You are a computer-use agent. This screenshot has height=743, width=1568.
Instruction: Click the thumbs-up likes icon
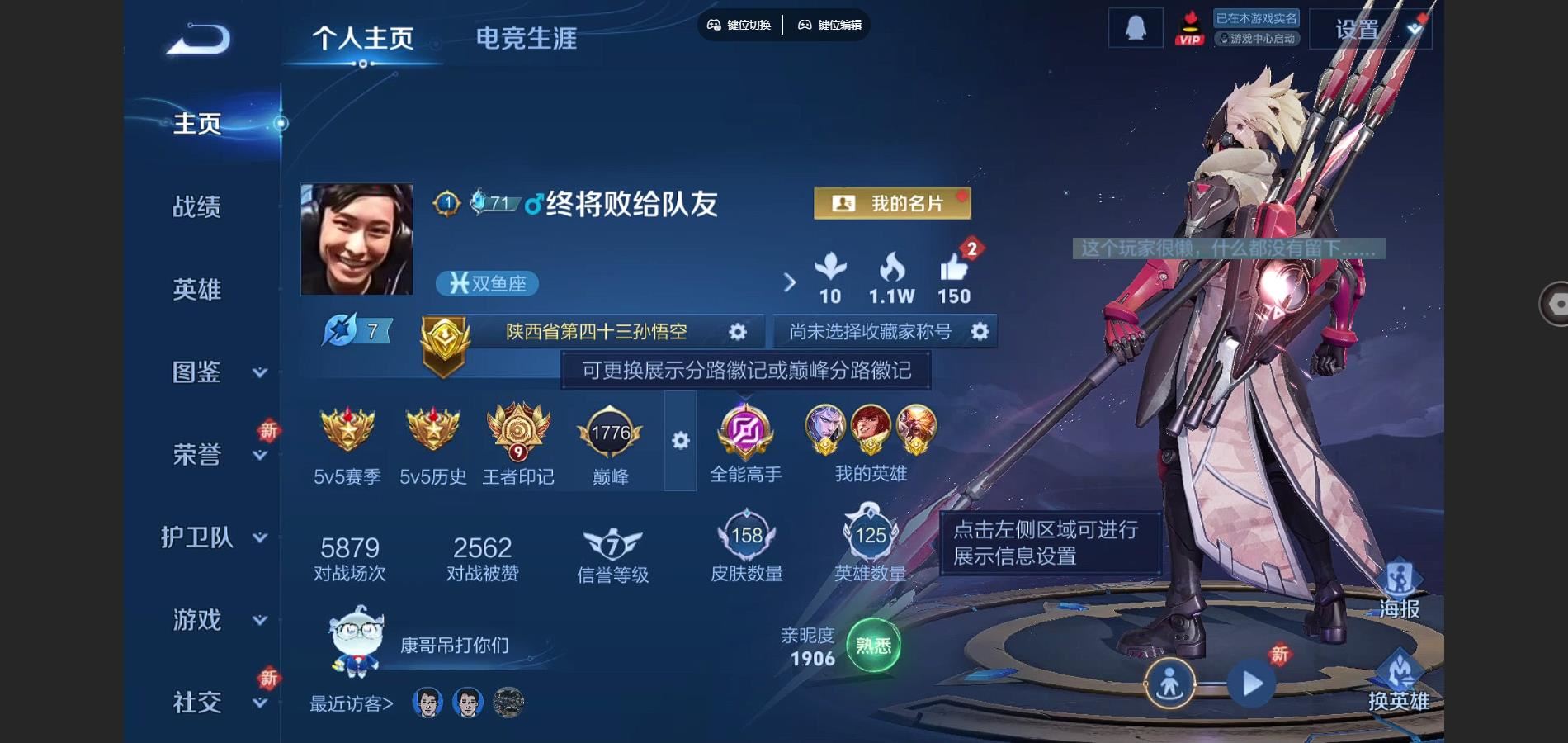[954, 269]
